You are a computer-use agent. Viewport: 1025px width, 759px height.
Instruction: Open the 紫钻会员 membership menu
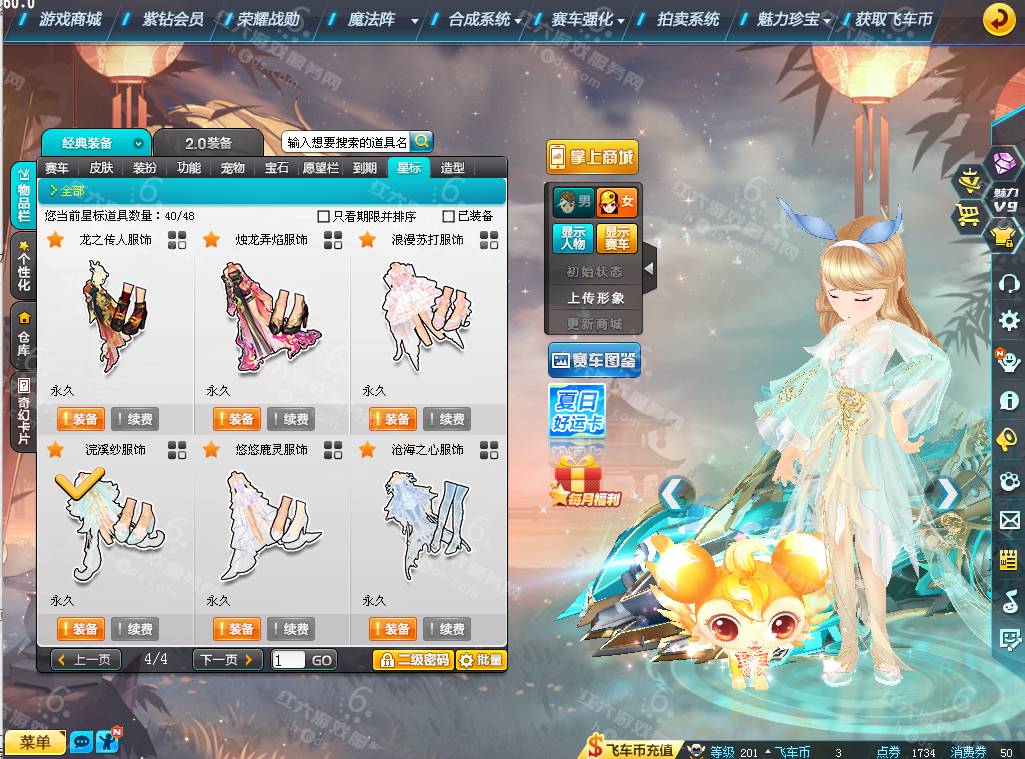coord(173,19)
